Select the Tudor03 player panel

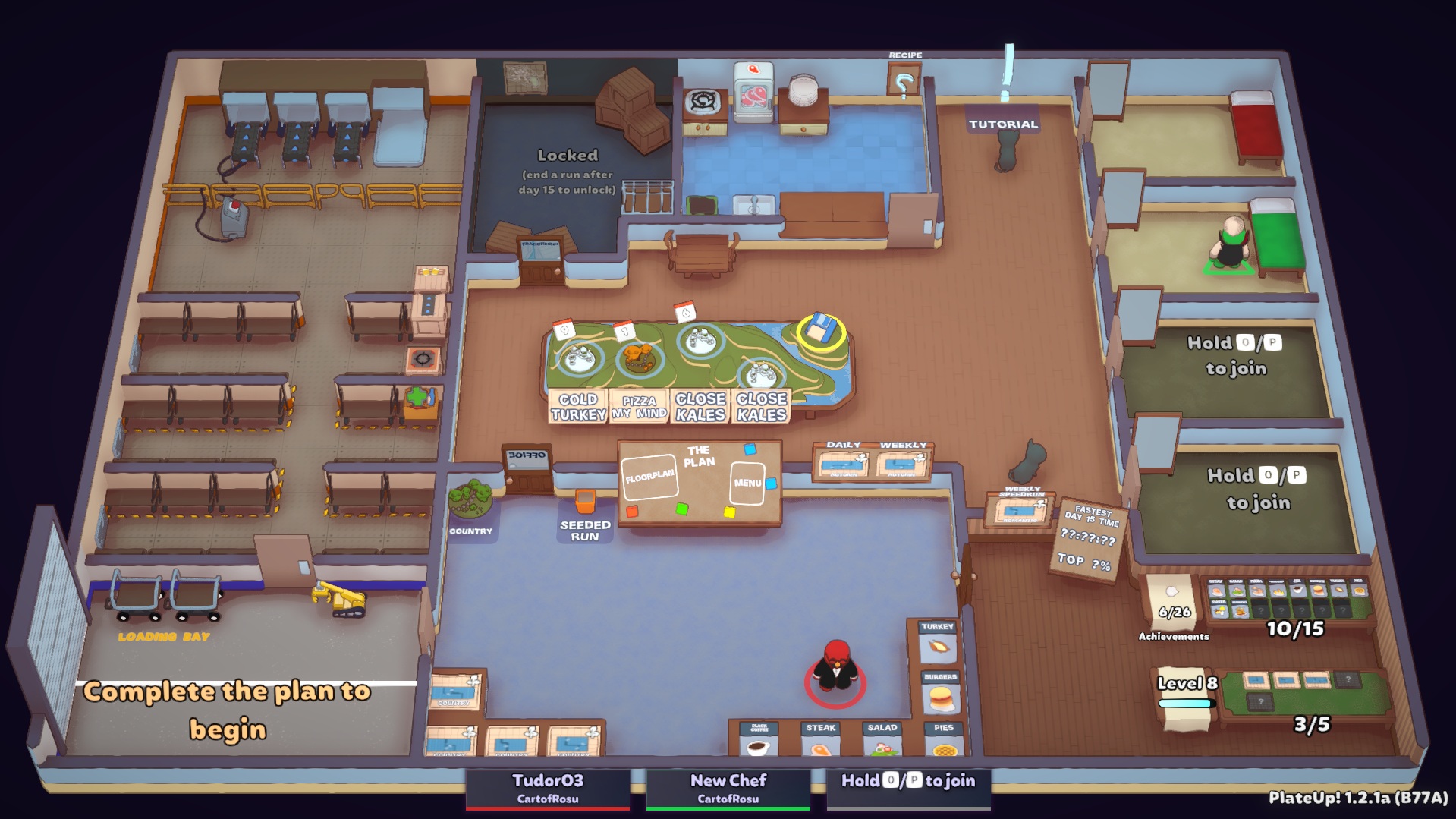coord(548,788)
